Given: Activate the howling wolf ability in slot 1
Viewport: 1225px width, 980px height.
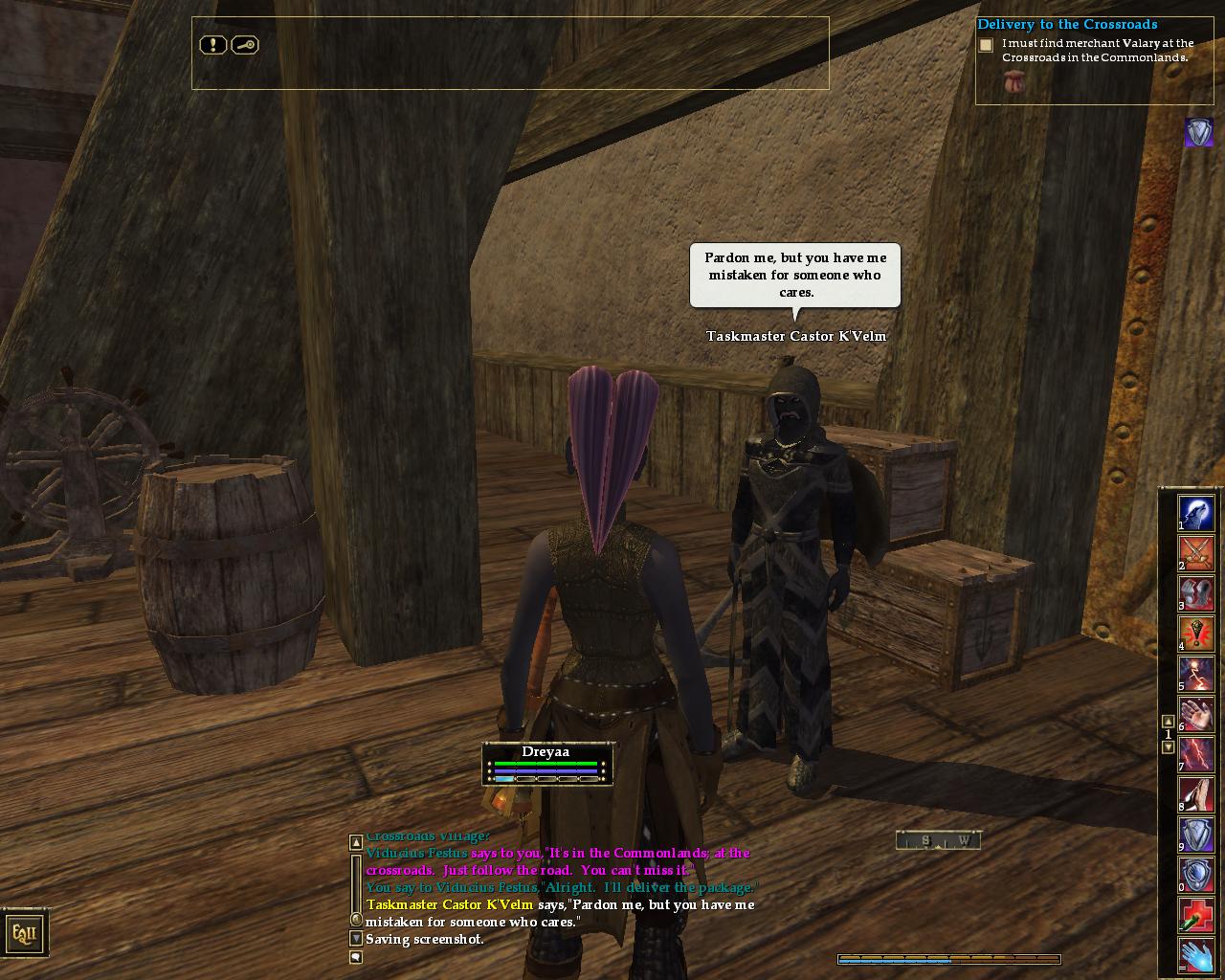Looking at the screenshot, I should click(x=1196, y=513).
